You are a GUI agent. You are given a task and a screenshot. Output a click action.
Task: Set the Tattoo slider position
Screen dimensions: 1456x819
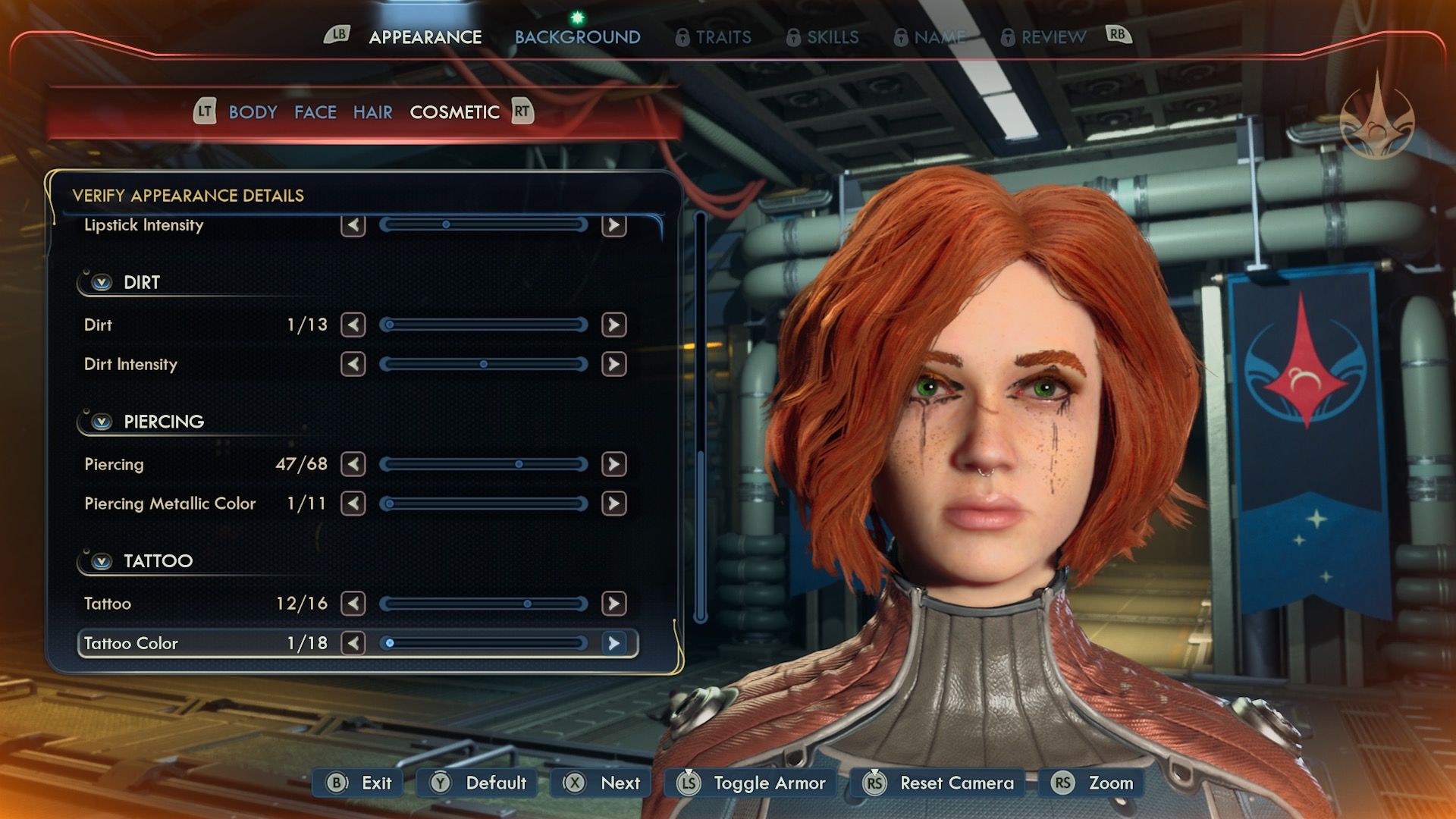[x=484, y=604]
